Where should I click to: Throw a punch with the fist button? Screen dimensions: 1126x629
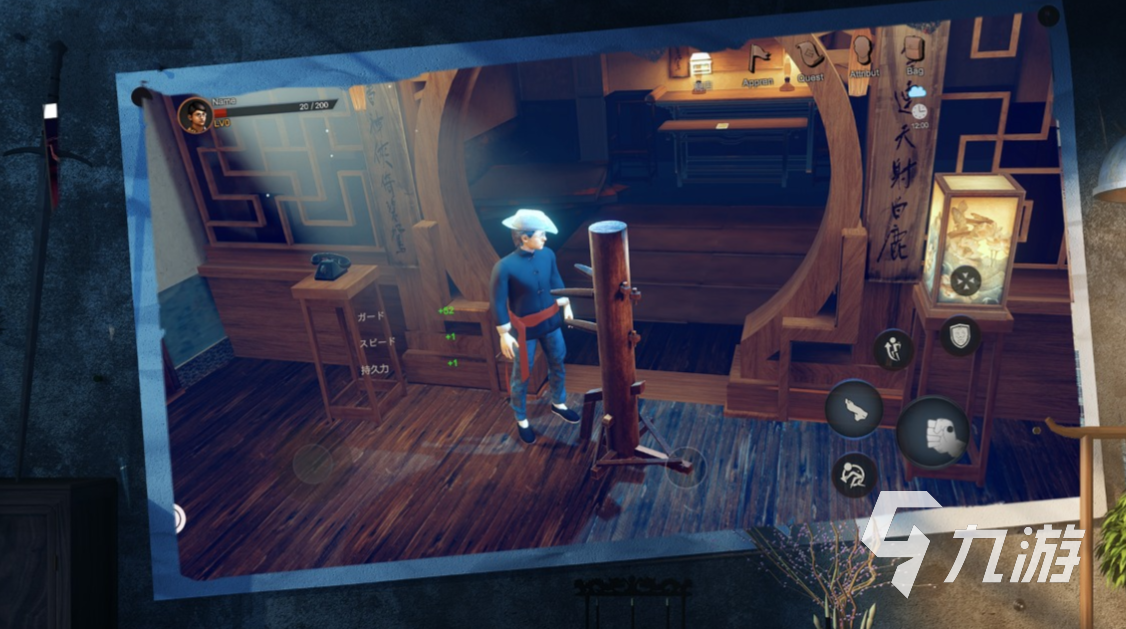pos(934,432)
